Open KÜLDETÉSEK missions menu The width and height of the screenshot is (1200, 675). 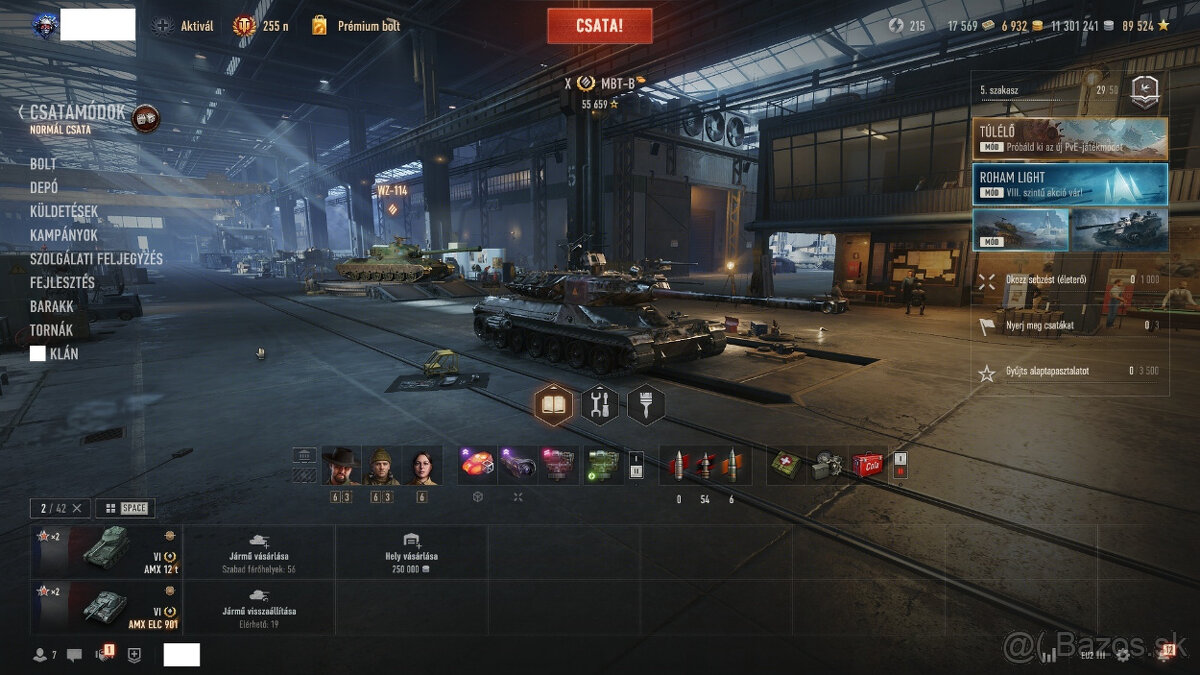64,211
